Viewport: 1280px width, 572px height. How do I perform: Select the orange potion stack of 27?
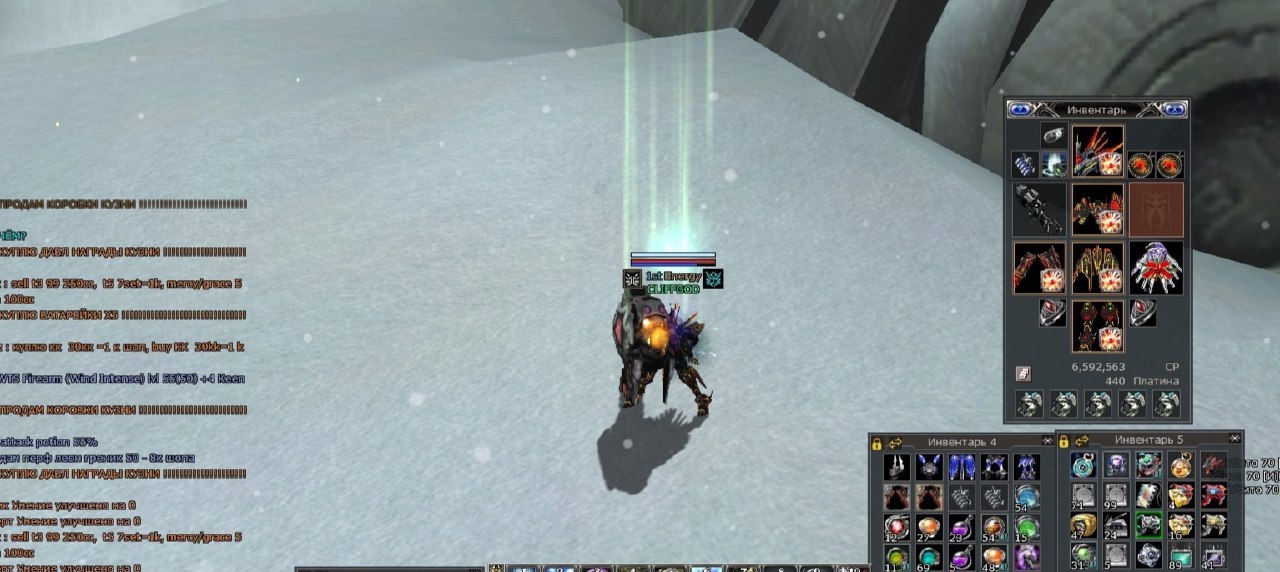point(929,527)
